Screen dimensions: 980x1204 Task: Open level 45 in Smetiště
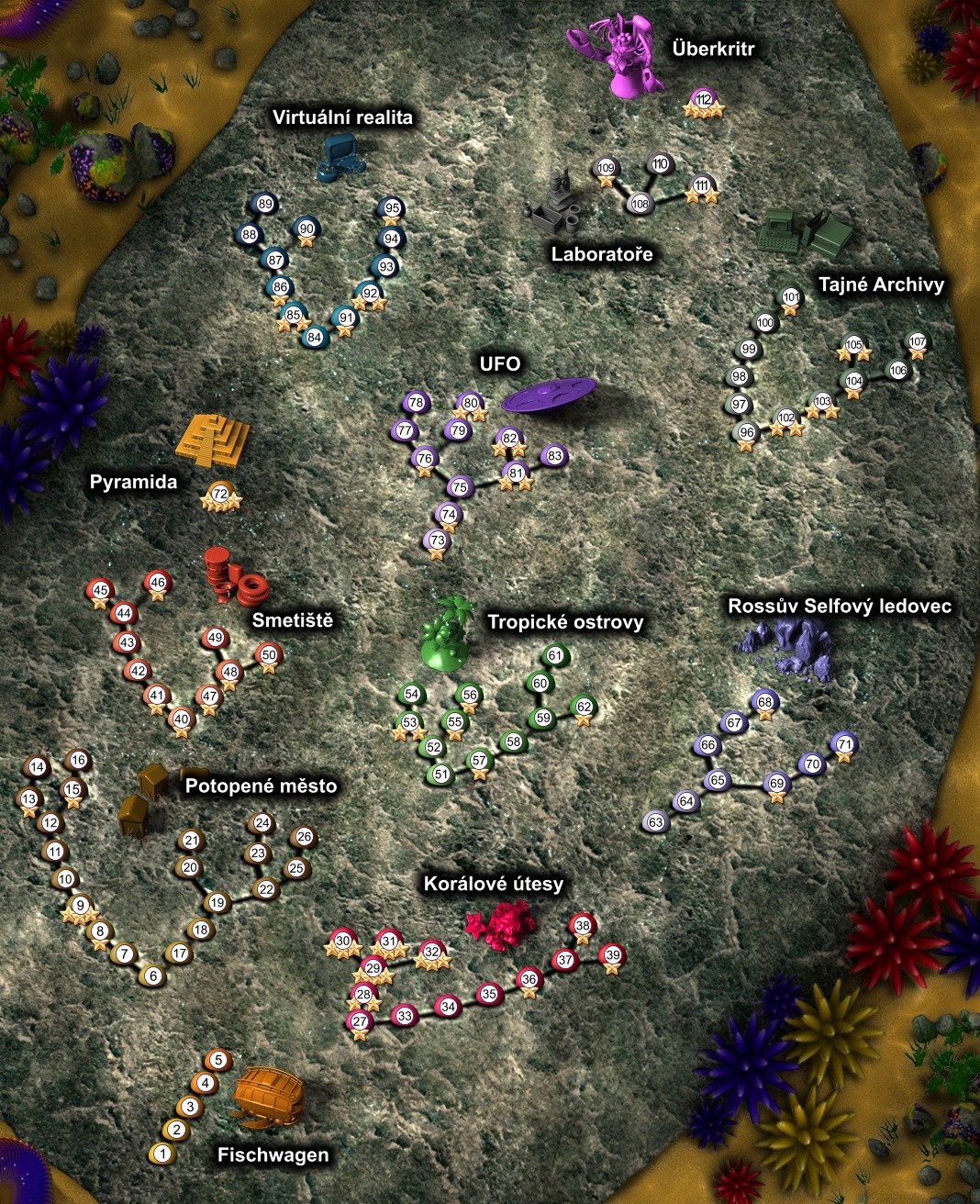click(x=100, y=591)
